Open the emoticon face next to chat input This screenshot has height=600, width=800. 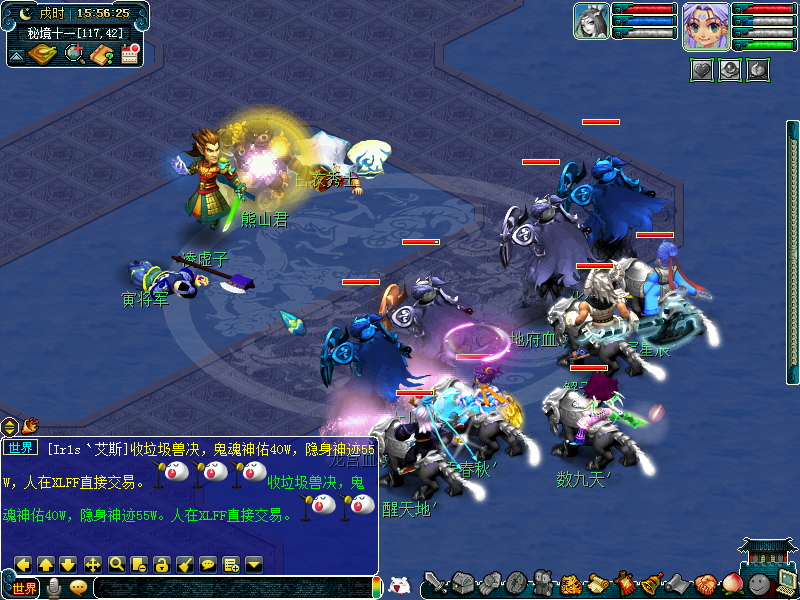pos(78,588)
